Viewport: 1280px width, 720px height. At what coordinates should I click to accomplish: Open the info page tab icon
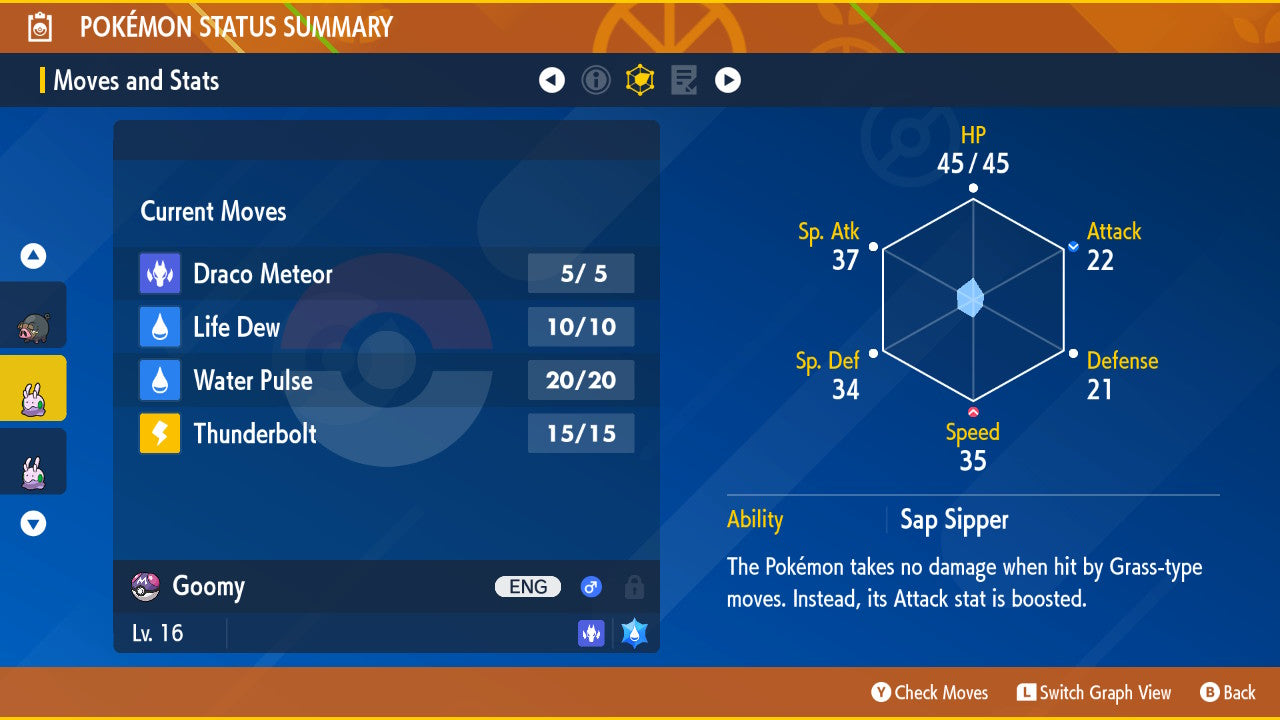pyautogui.click(x=596, y=80)
